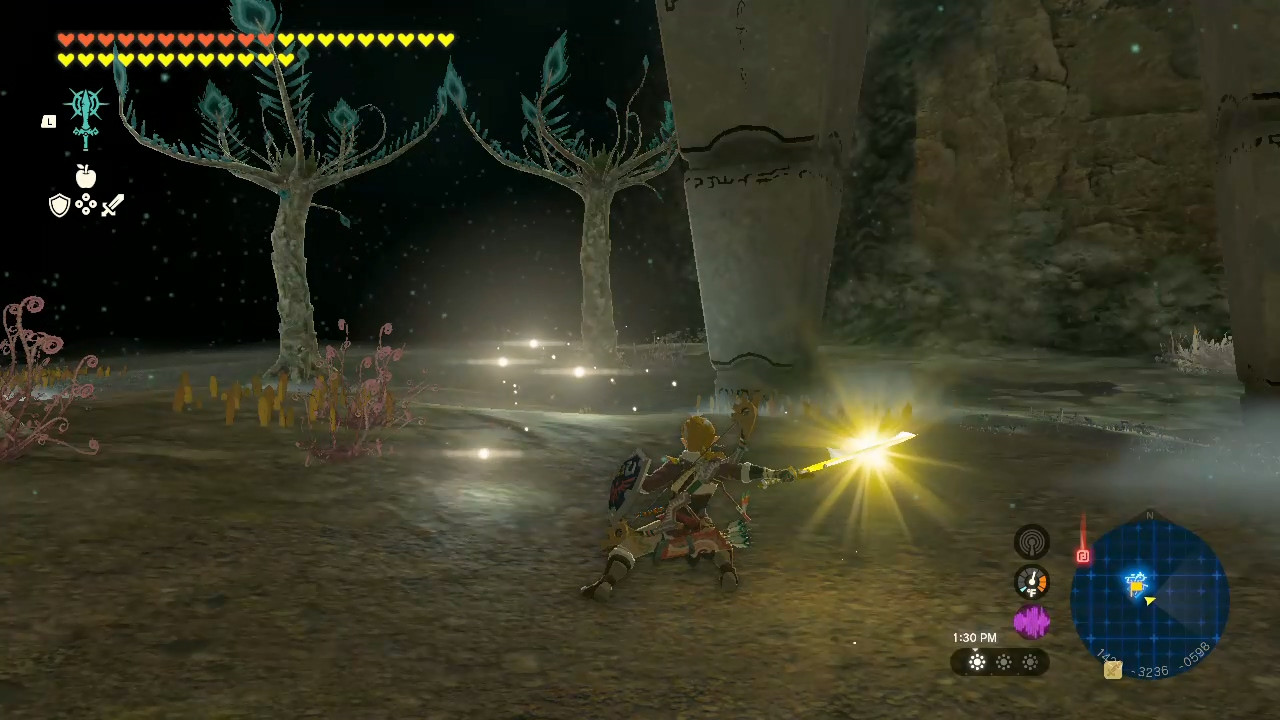Open the temperature gauge indicator
This screenshot has height=720, width=1280.
(x=1032, y=582)
